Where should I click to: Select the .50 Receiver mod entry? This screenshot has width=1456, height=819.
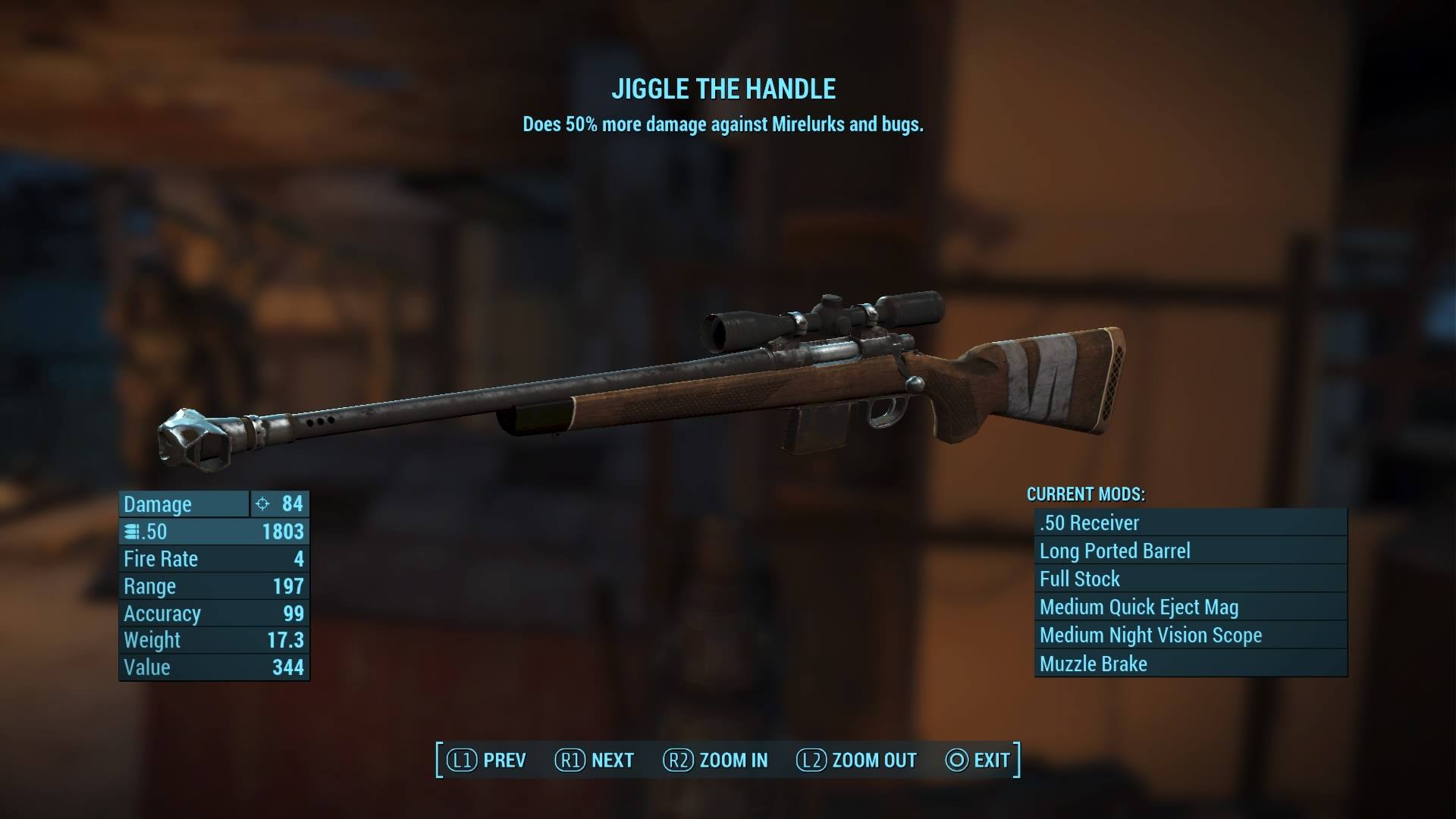pyautogui.click(x=1189, y=522)
